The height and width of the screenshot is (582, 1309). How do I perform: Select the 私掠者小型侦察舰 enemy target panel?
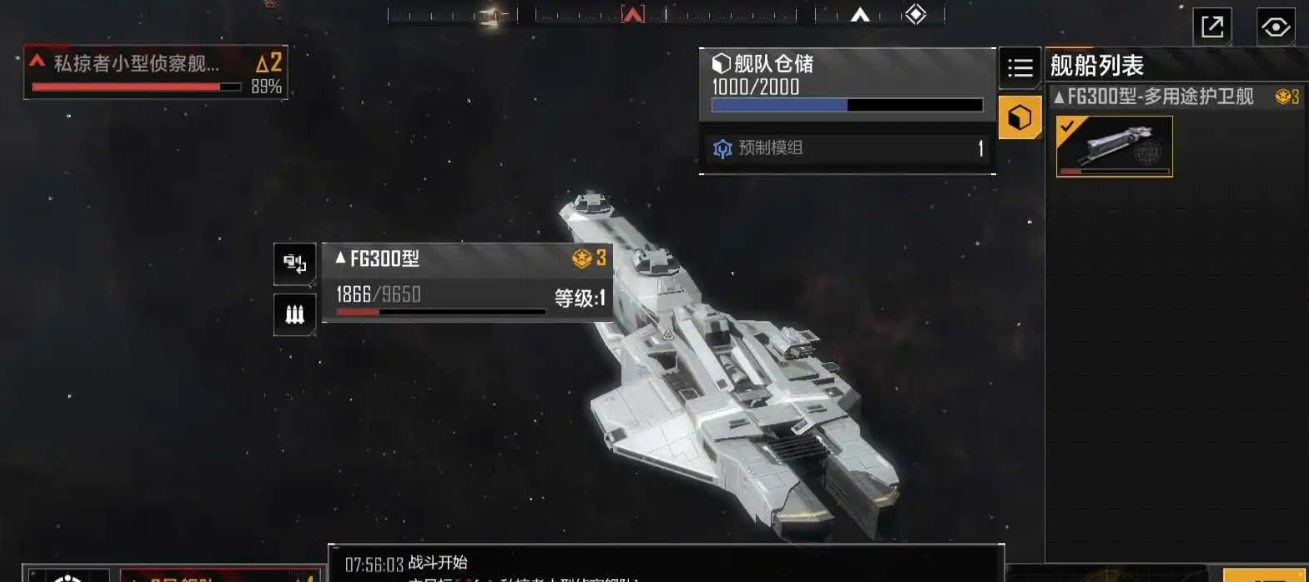pyautogui.click(x=156, y=73)
